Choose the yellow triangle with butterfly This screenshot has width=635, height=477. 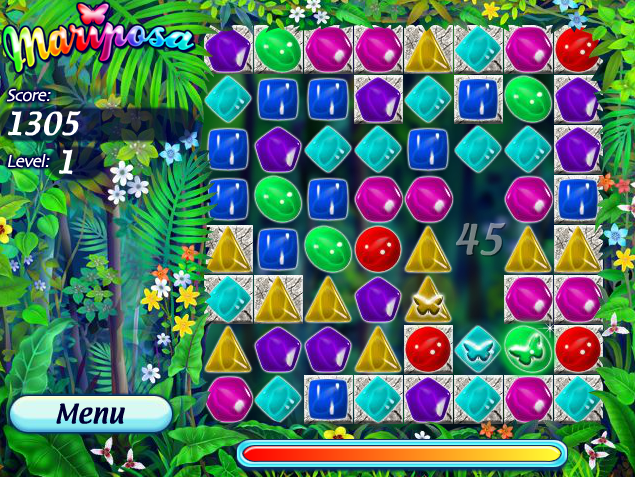coord(428,299)
